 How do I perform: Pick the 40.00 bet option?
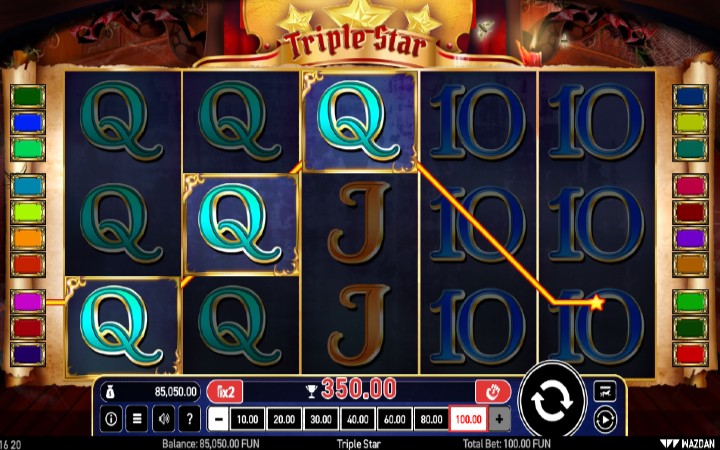point(356,419)
